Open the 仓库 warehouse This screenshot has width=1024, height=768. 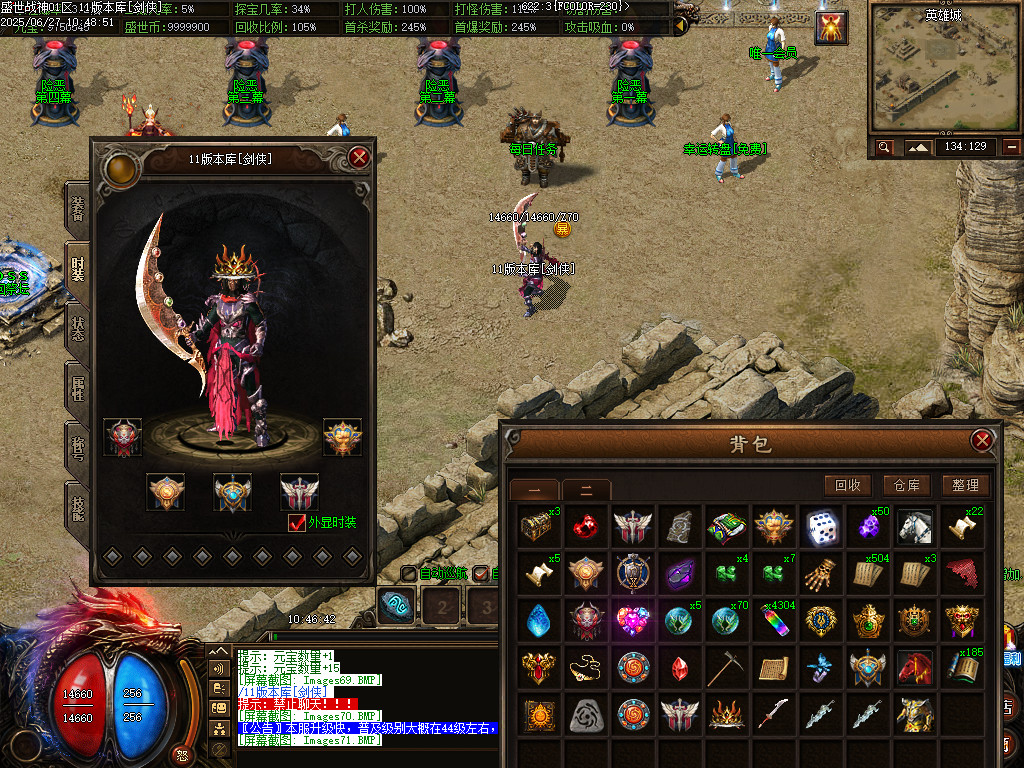pyautogui.click(x=906, y=485)
